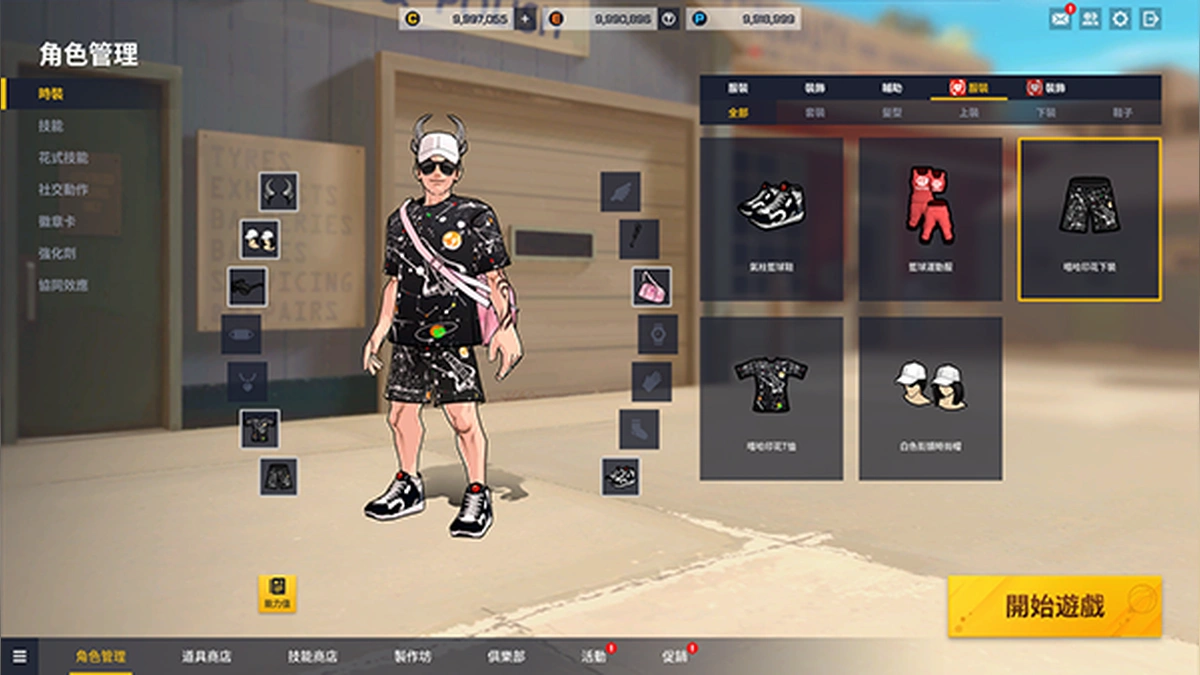1200x675 pixels.
Task: Open the mail envelope icon
Action: point(1060,19)
